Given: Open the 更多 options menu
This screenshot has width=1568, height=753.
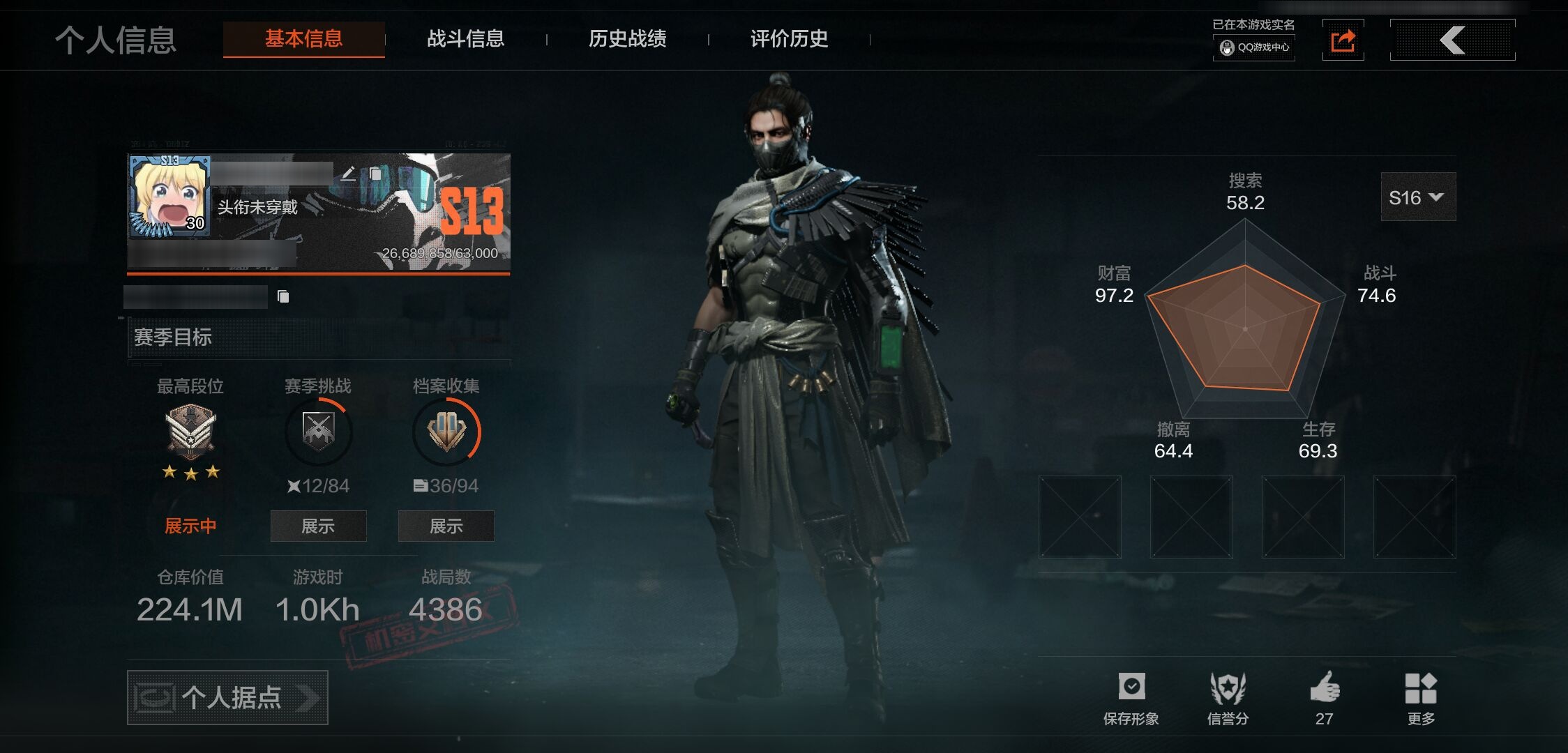Looking at the screenshot, I should click(1420, 697).
